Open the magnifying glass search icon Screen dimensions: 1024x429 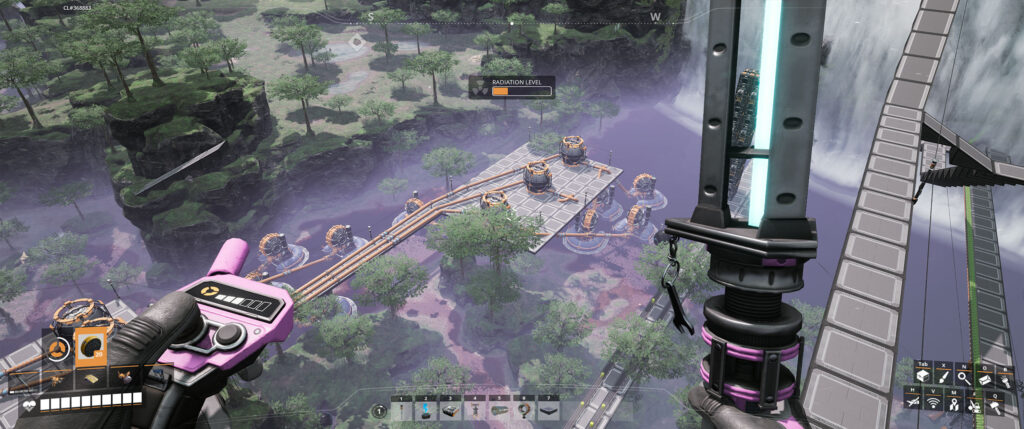tap(964, 376)
